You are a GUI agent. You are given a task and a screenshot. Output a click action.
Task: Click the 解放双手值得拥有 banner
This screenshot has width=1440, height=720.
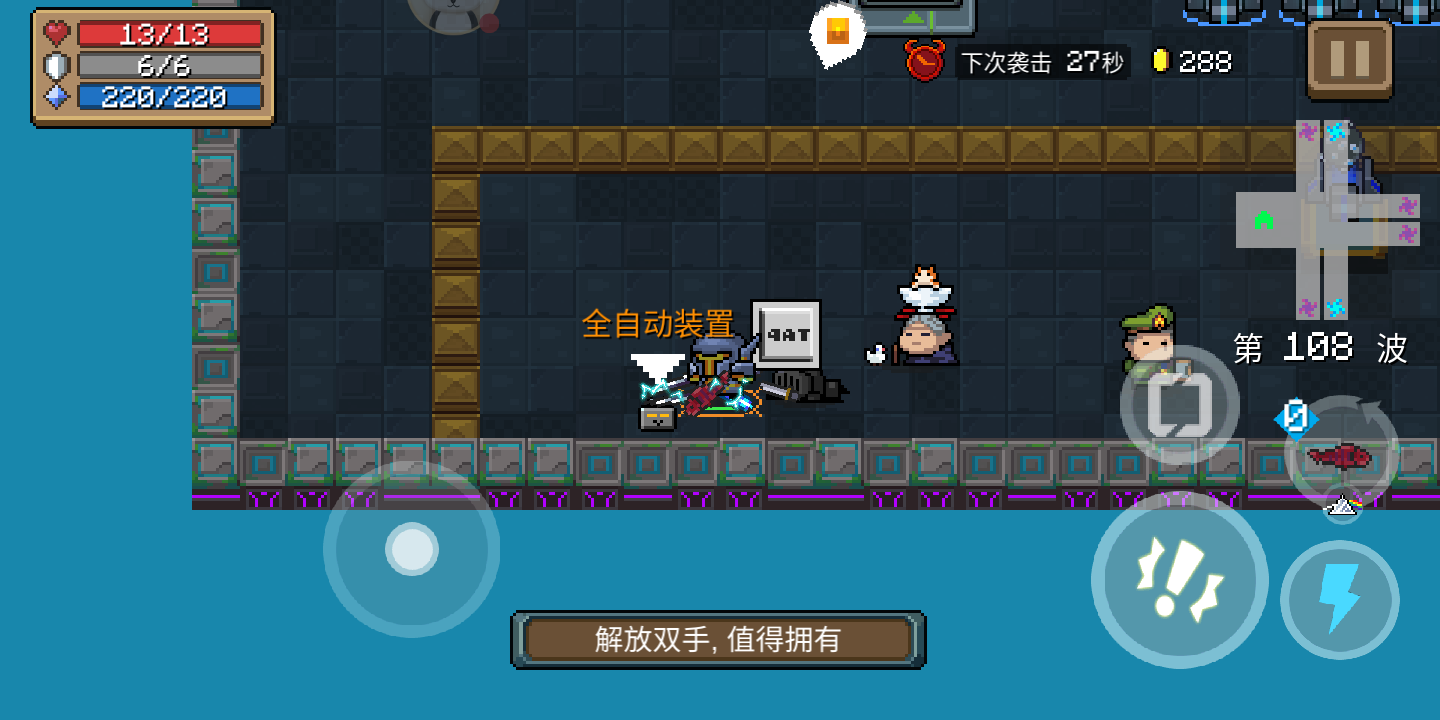point(718,639)
